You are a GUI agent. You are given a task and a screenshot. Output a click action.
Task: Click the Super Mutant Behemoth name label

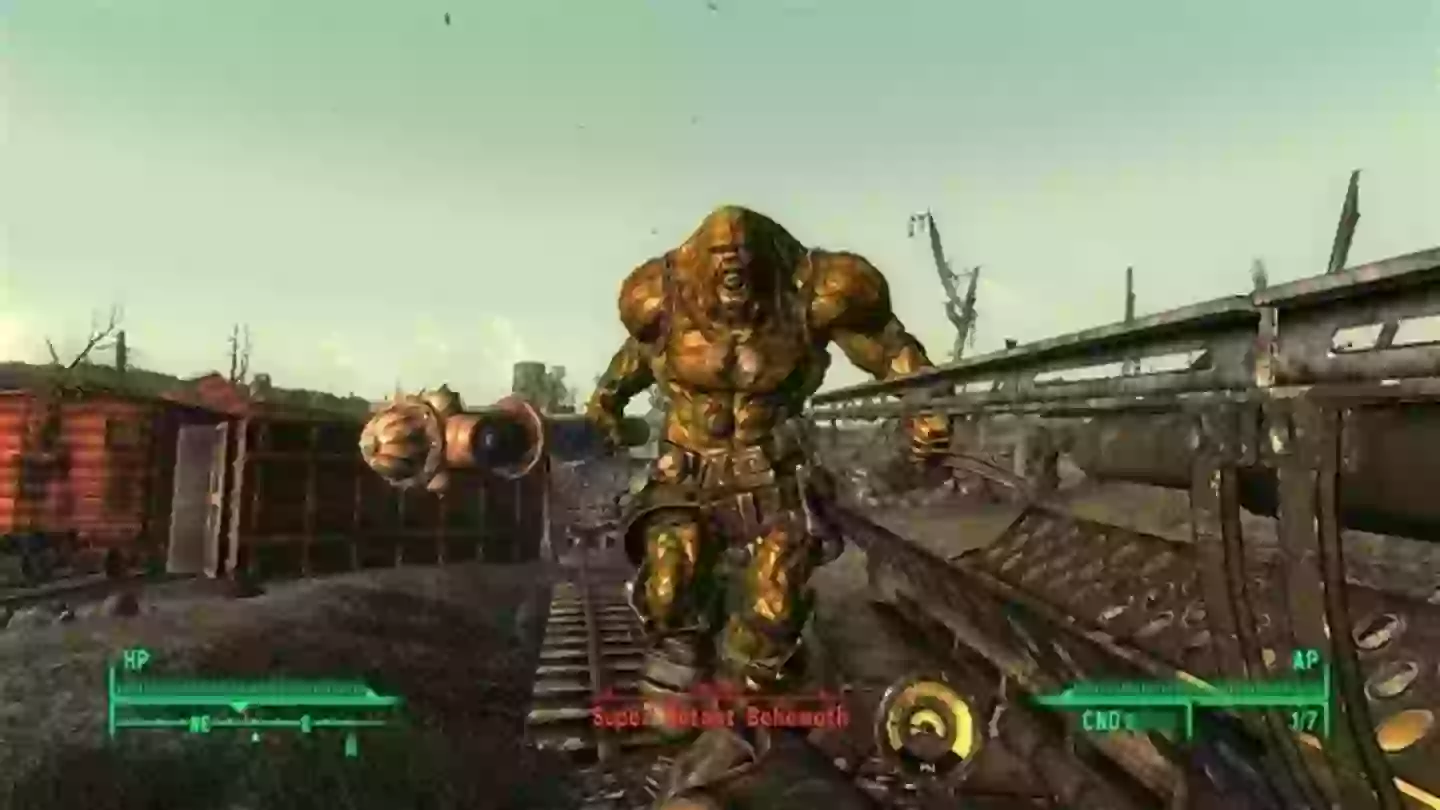click(x=717, y=716)
